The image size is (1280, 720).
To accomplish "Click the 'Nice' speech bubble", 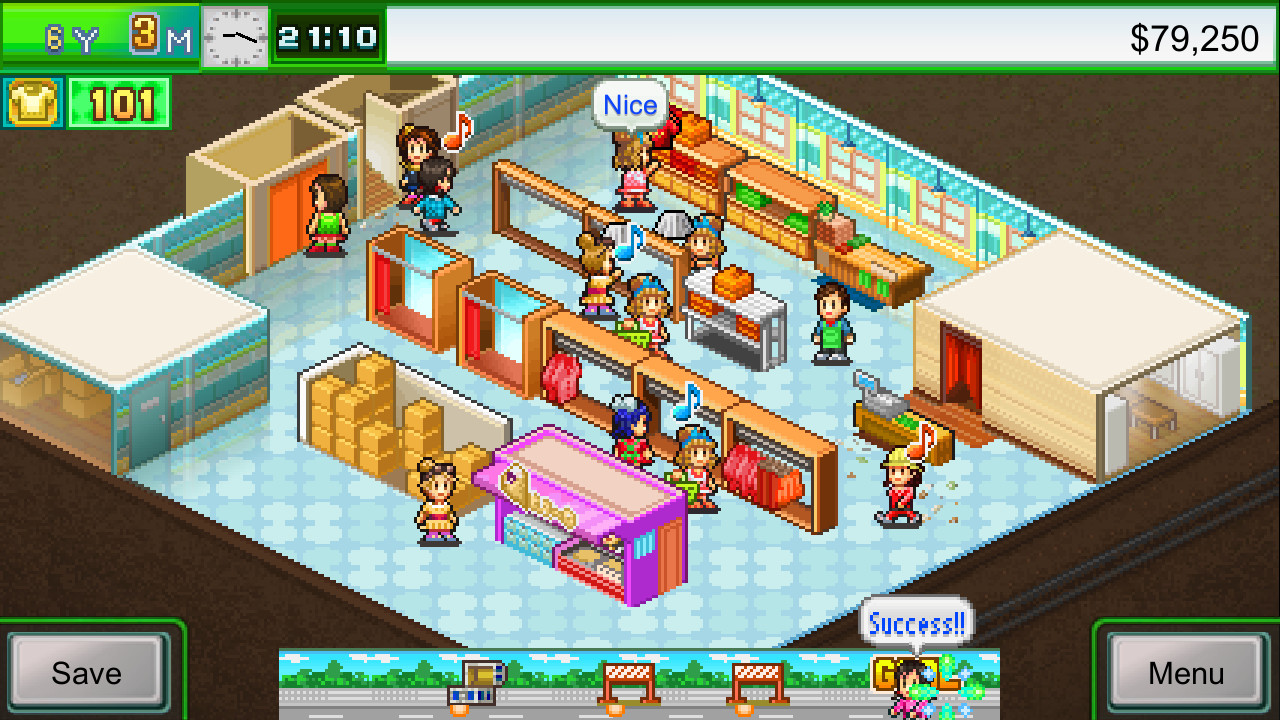I will pos(628,104).
